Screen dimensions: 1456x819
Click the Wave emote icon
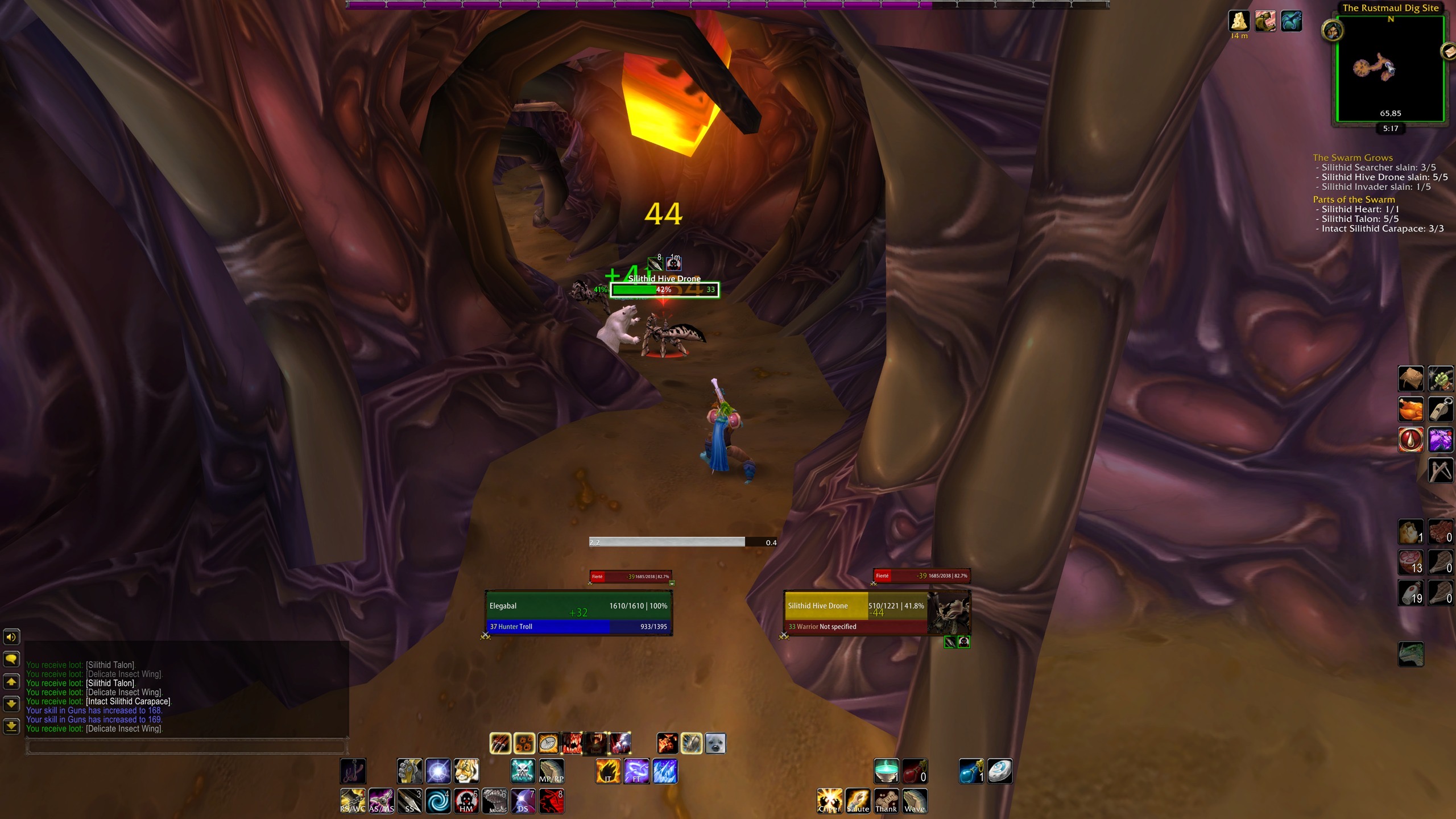click(915, 801)
